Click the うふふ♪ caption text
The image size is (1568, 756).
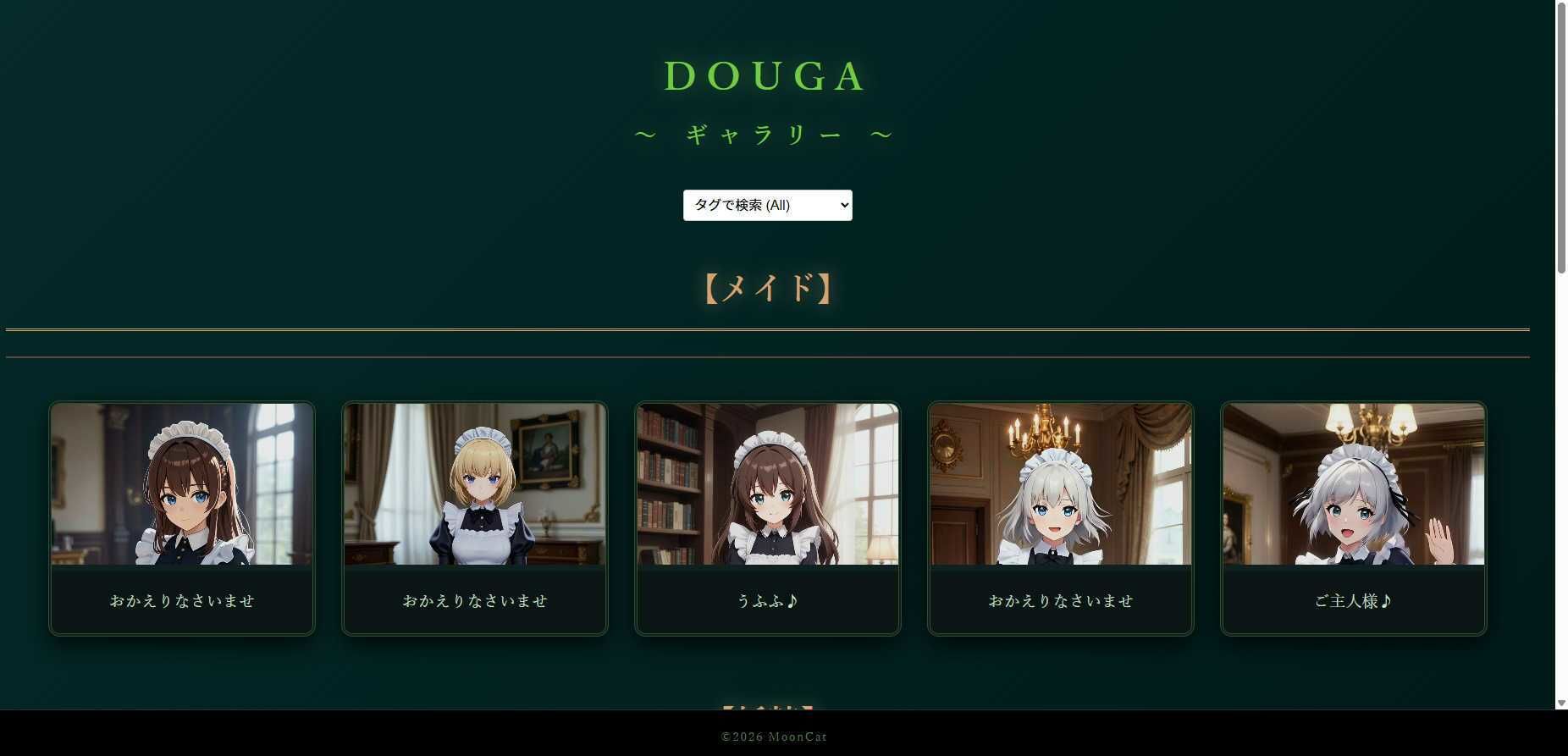click(767, 601)
